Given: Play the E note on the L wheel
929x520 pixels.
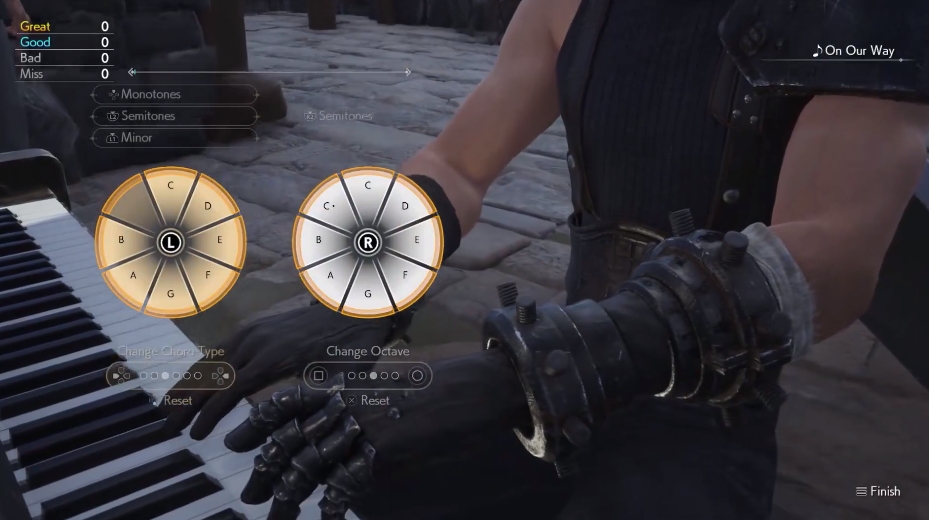Looking at the screenshot, I should (x=219, y=241).
